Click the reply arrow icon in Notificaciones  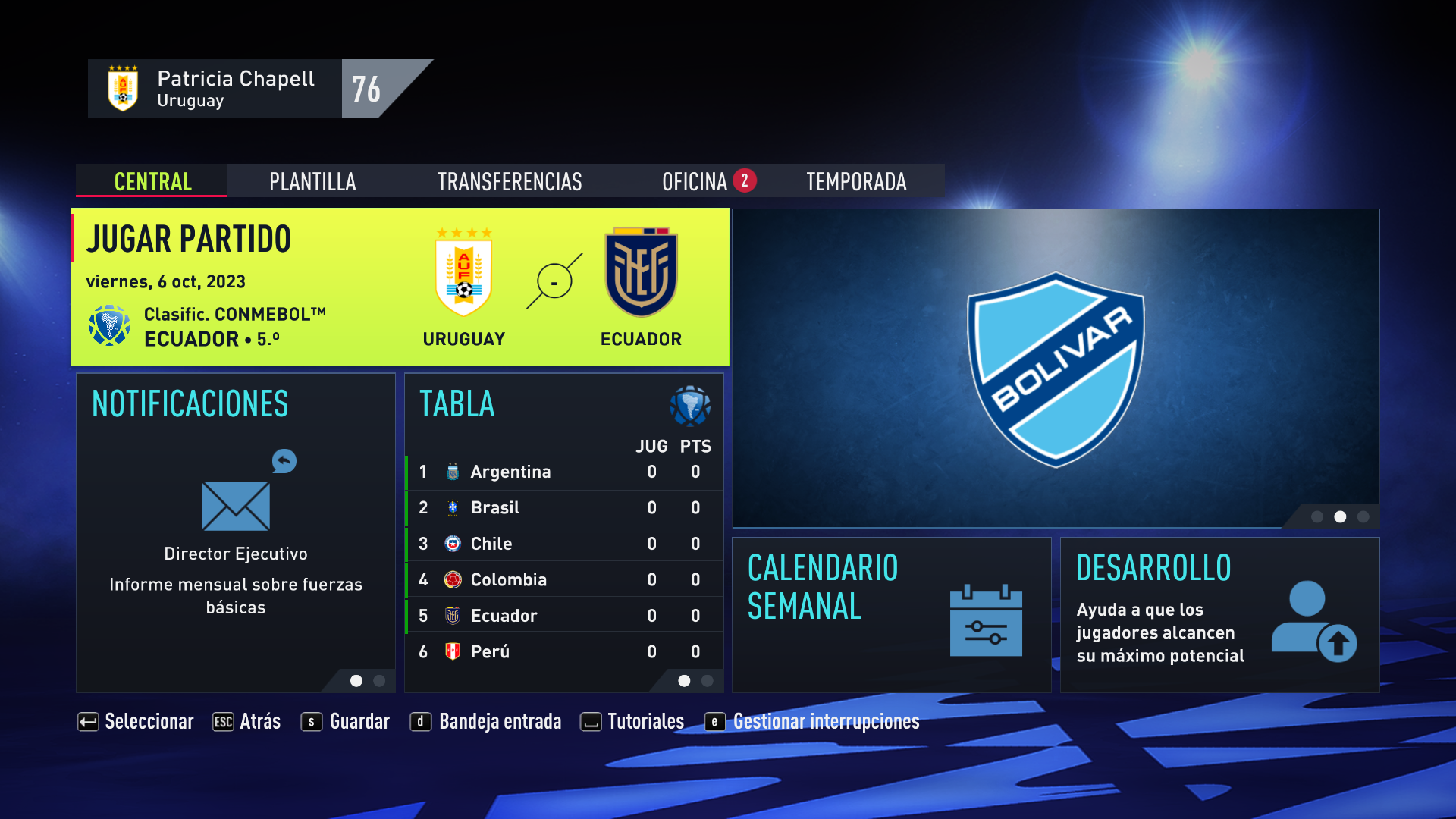pyautogui.click(x=284, y=461)
